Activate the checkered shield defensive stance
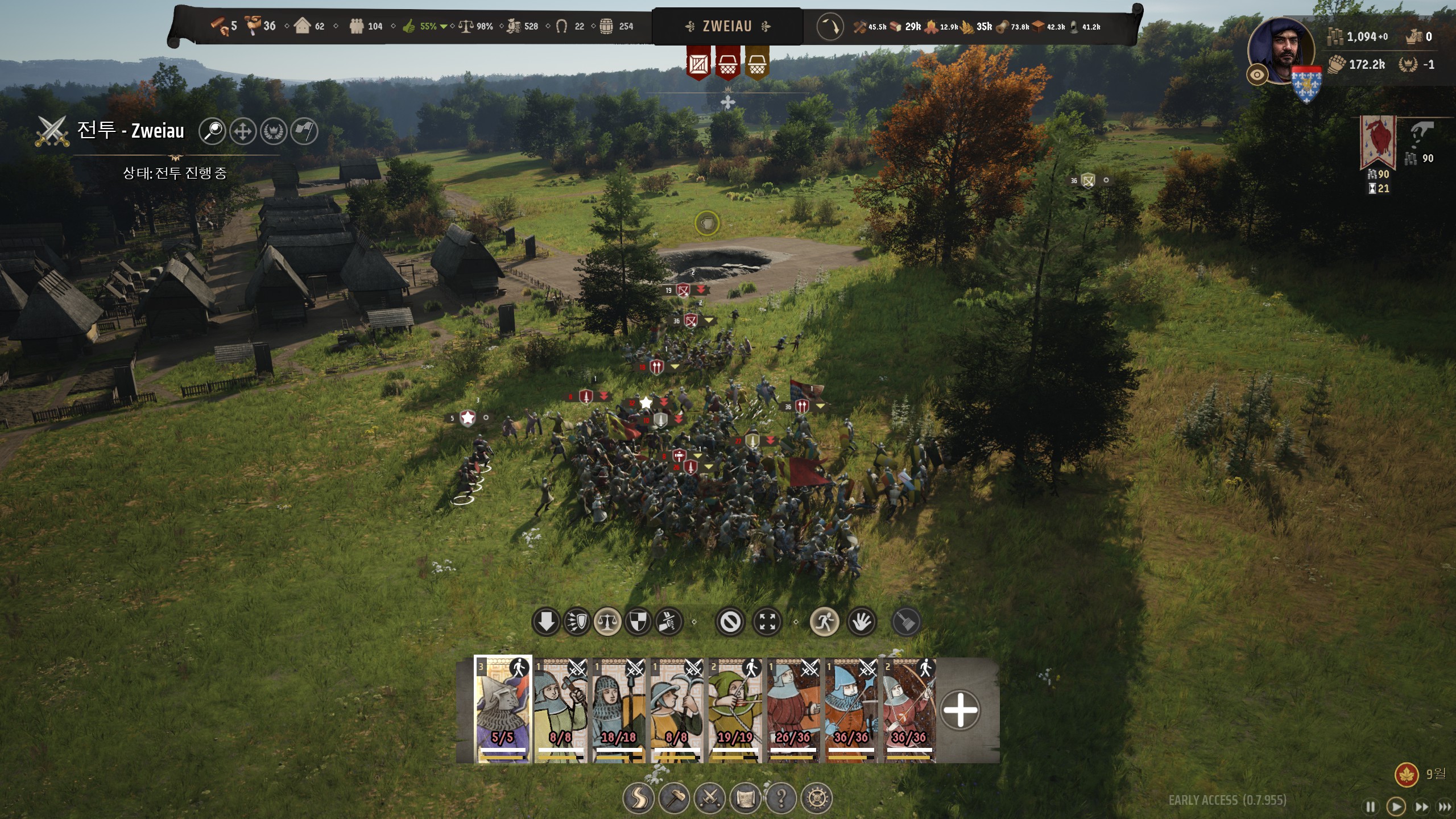Screen dimensions: 1456x819 coord(638,622)
